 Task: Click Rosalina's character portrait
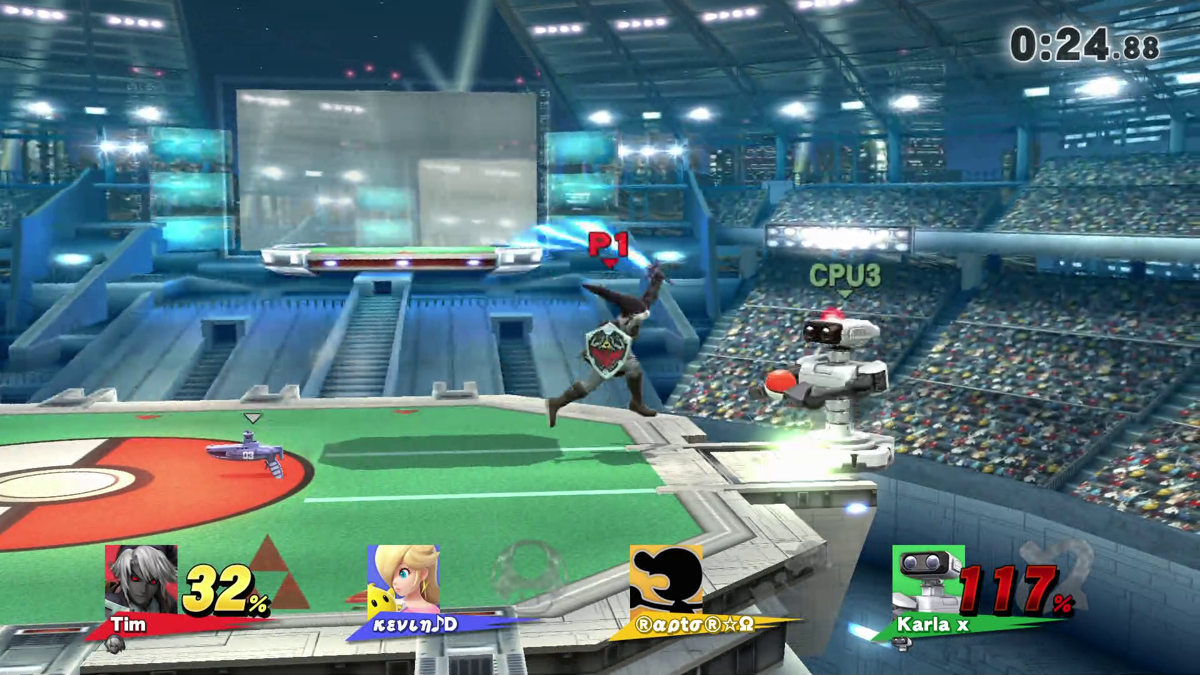click(403, 579)
